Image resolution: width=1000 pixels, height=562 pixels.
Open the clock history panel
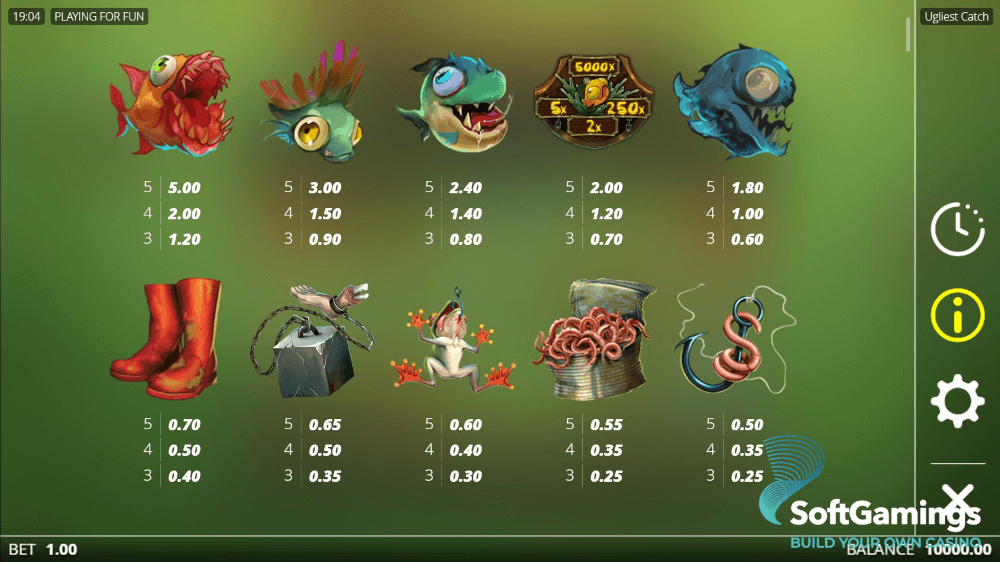tap(957, 229)
